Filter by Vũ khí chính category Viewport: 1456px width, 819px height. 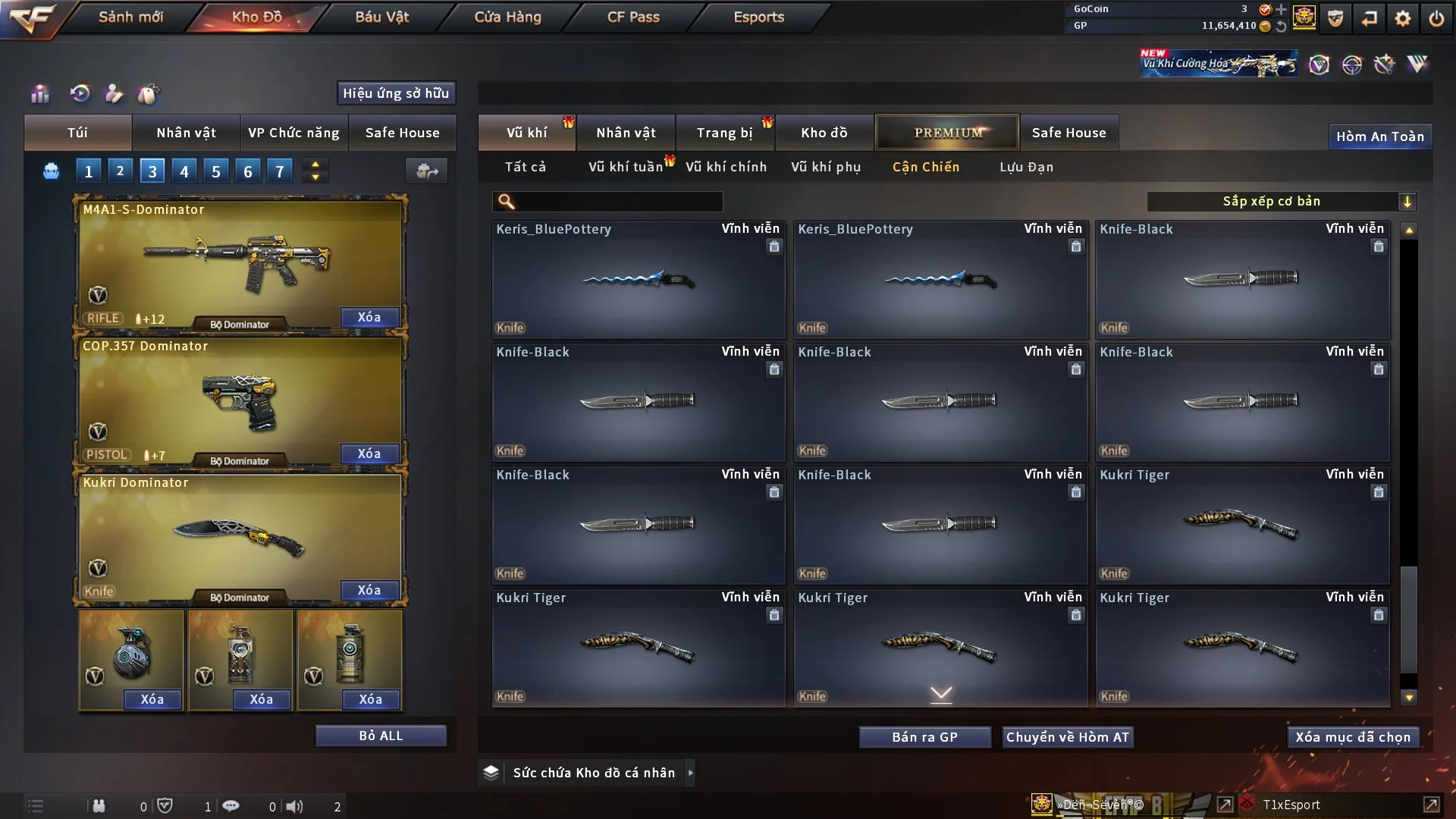[726, 167]
